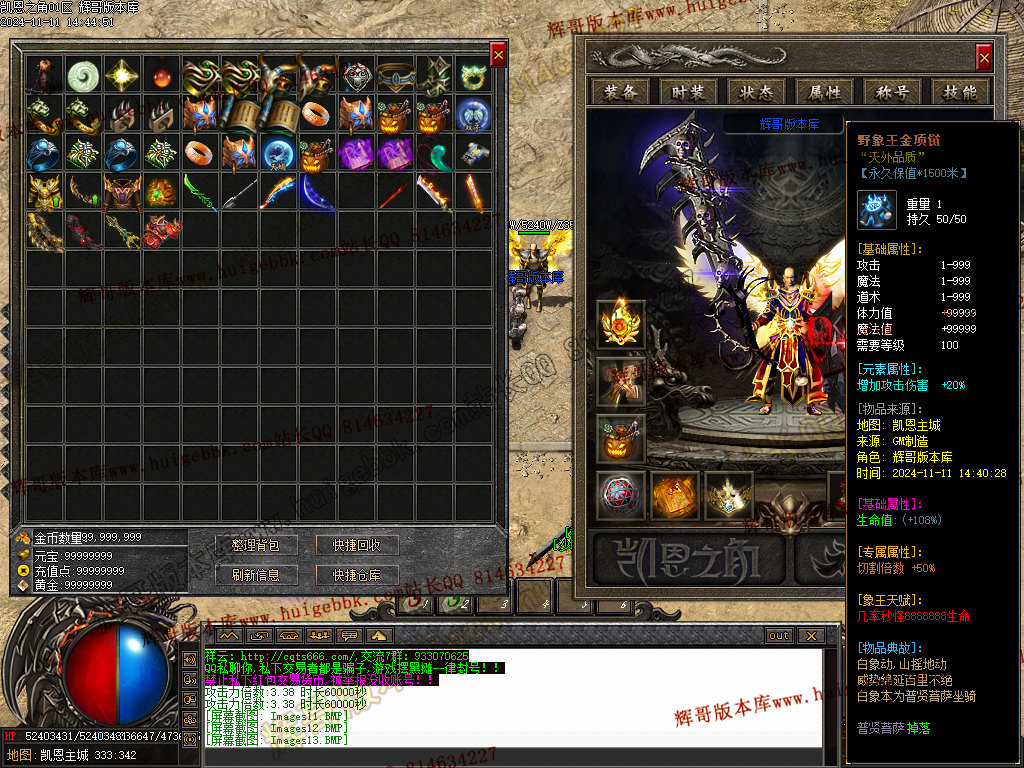The image size is (1024, 768).
Task: Close the chat window with X button
Action: click(810, 635)
